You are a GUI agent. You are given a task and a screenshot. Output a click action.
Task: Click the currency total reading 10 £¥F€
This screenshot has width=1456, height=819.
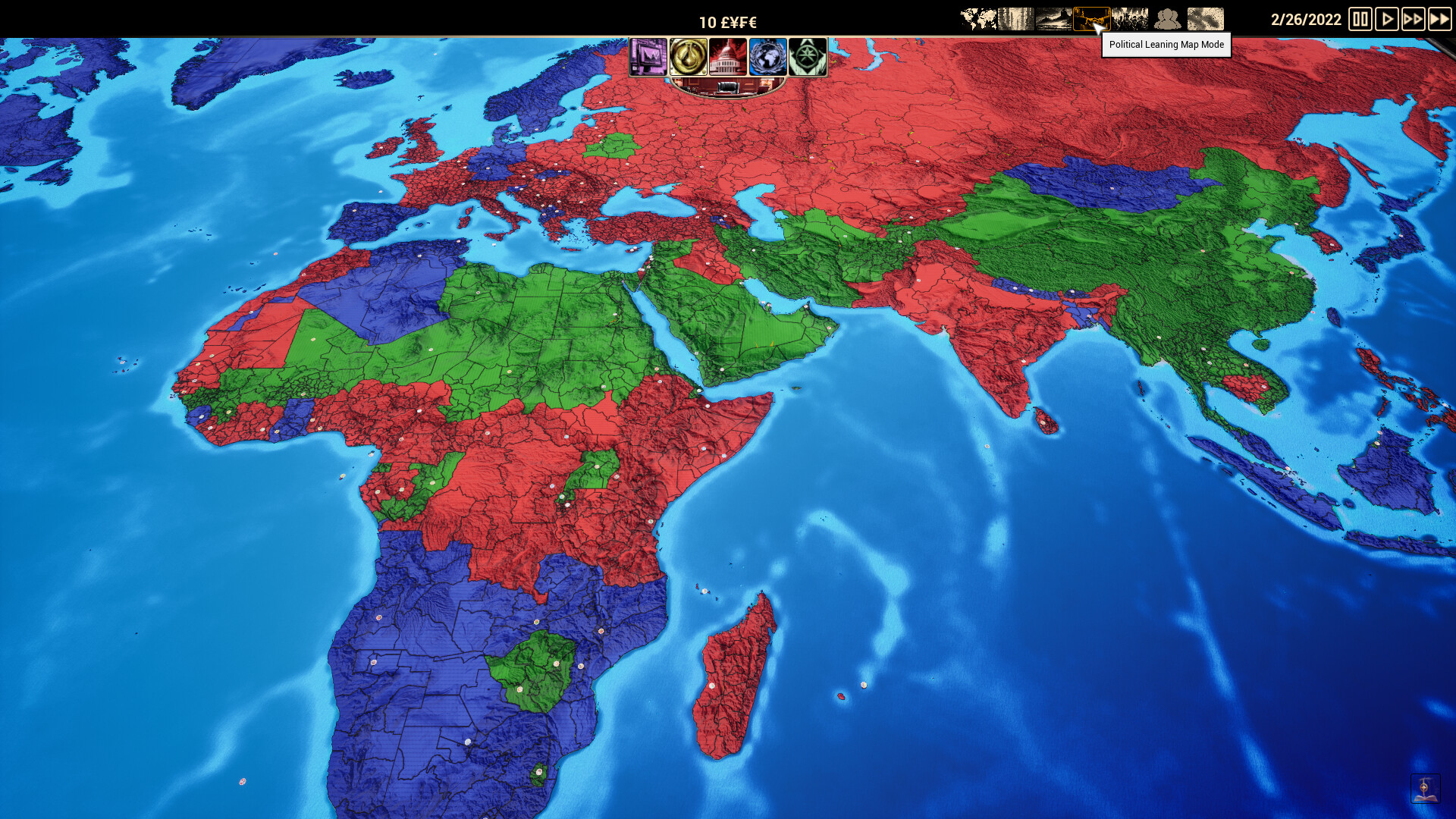pyautogui.click(x=730, y=21)
